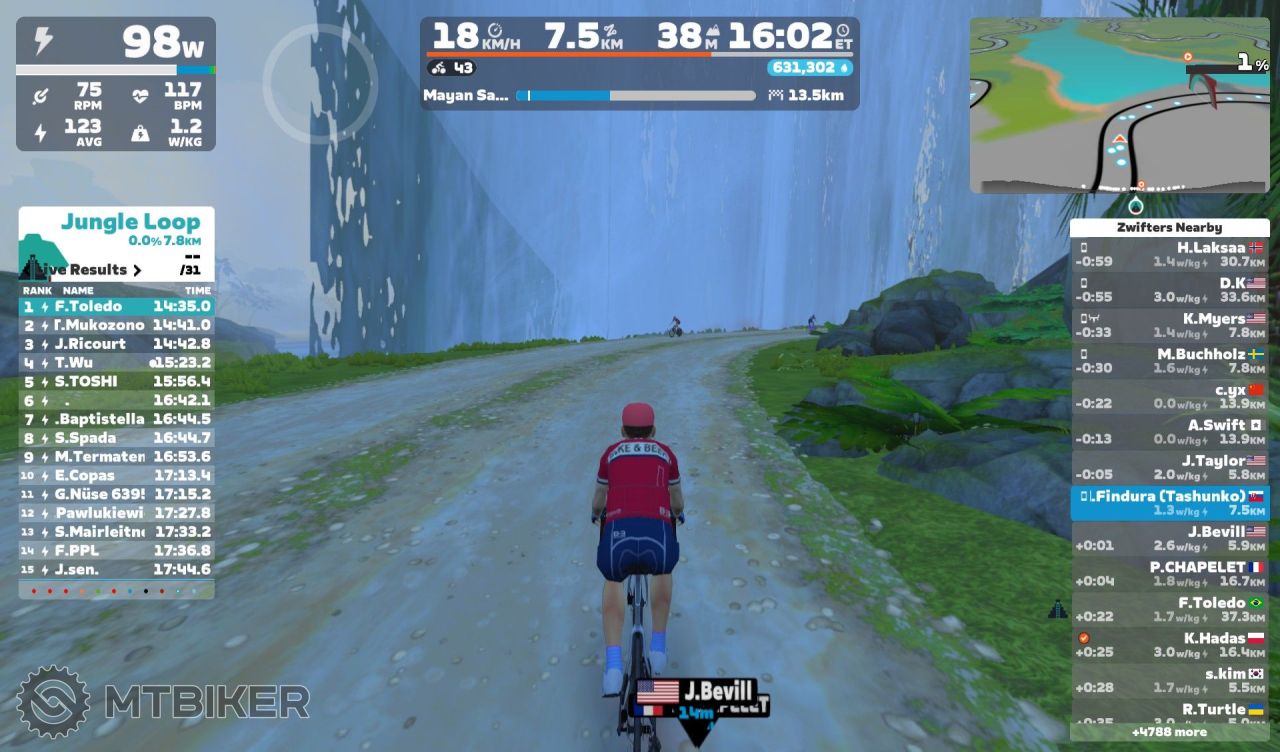Click the Mayan route progress bar
1280x752 pixels.
click(x=635, y=96)
